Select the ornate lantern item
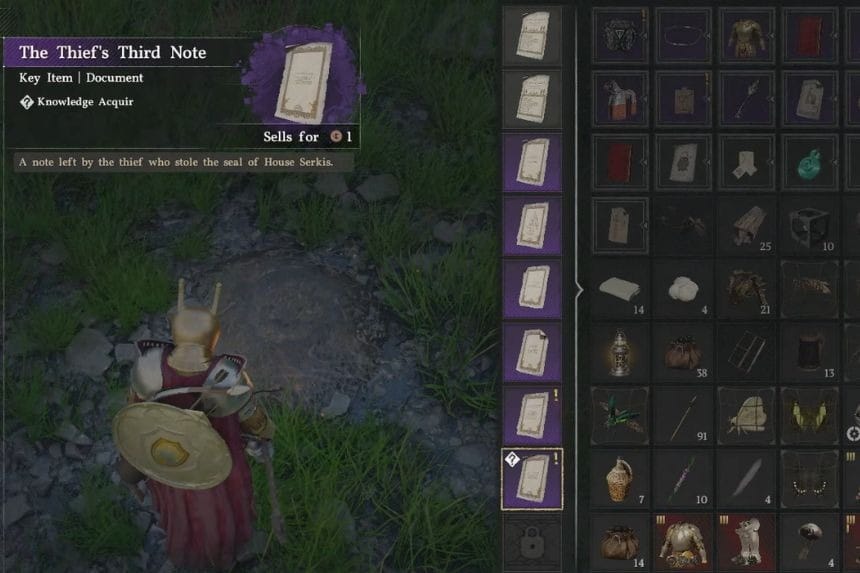 pos(621,352)
